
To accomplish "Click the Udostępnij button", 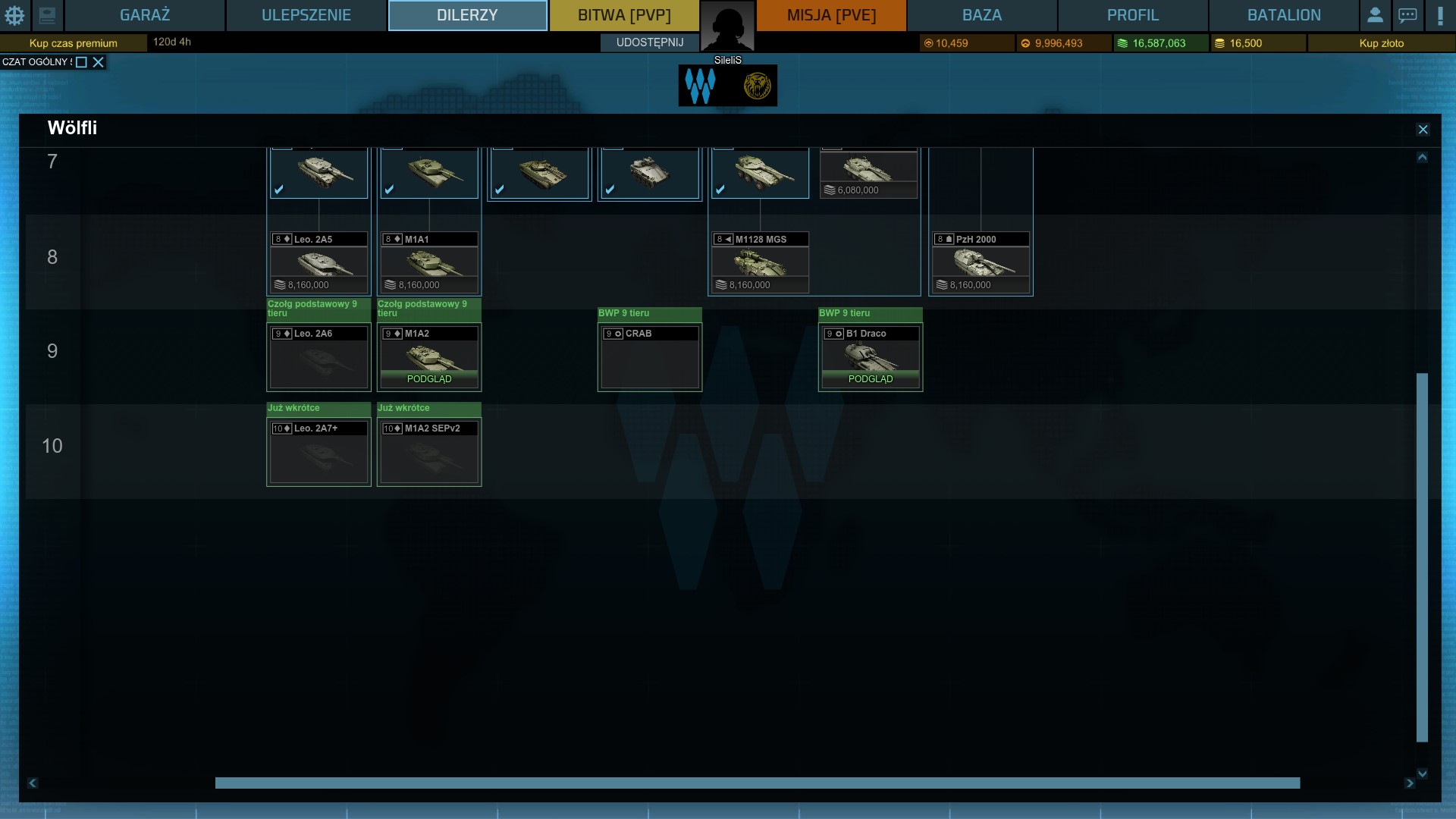I will point(650,42).
